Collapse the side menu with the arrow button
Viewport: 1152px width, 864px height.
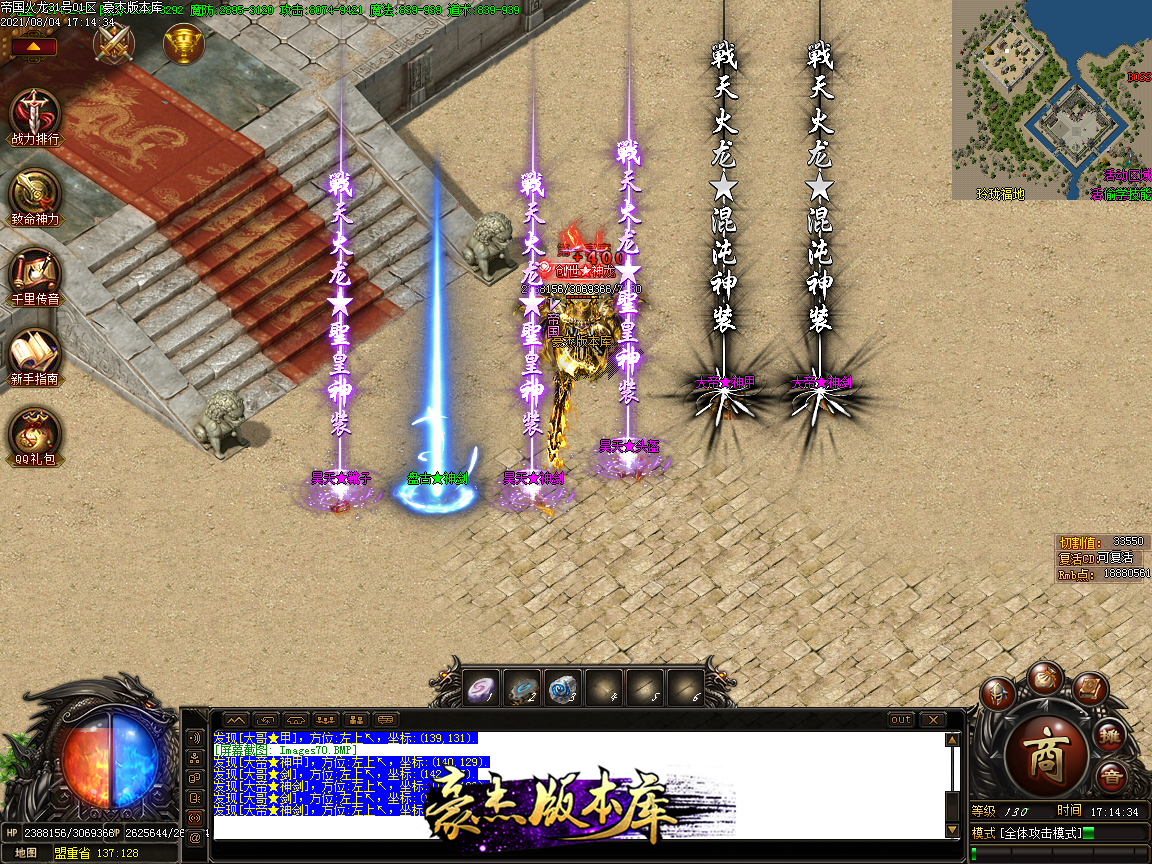[34, 46]
